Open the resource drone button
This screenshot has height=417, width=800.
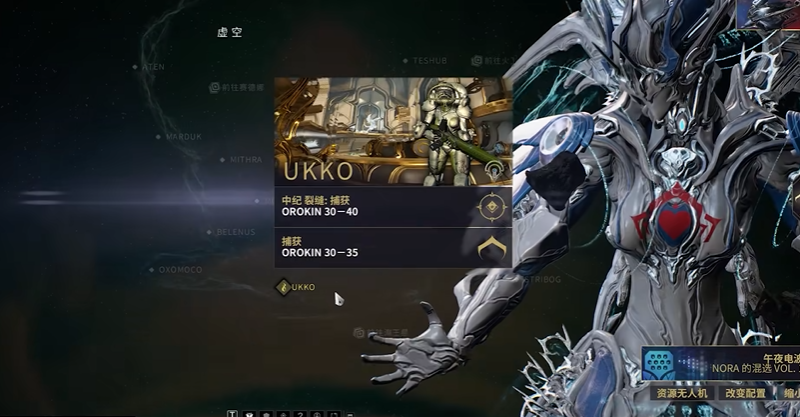click(x=681, y=395)
